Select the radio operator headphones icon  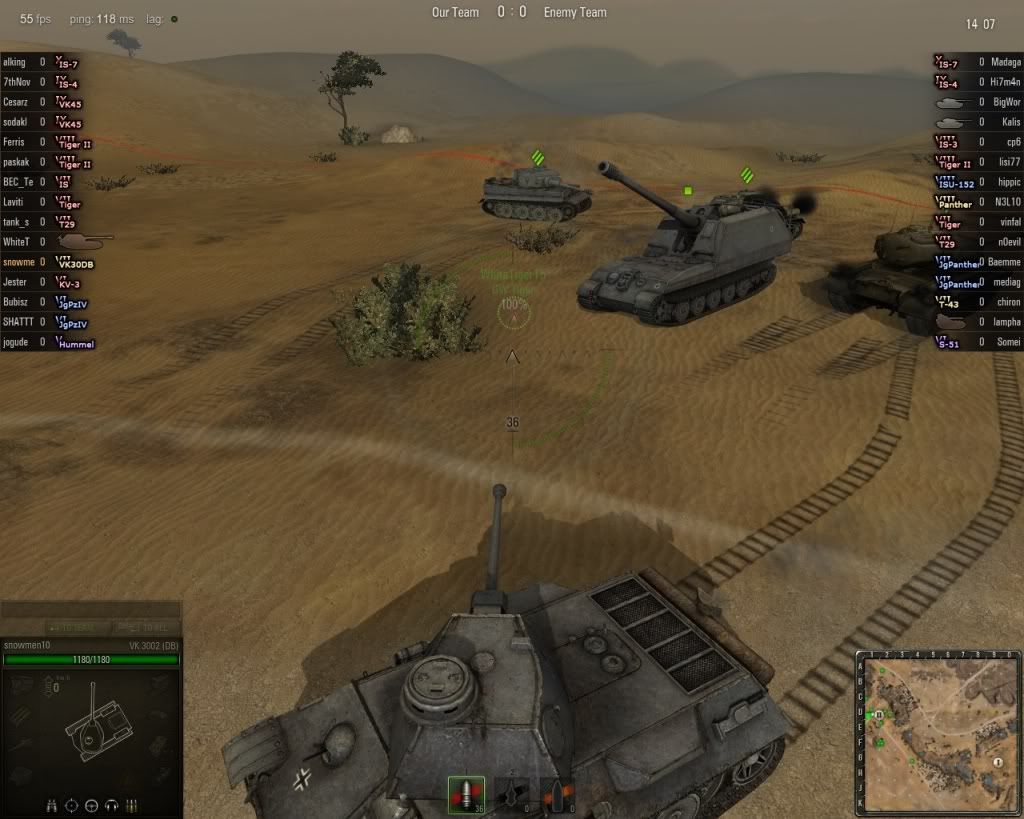tap(111, 805)
